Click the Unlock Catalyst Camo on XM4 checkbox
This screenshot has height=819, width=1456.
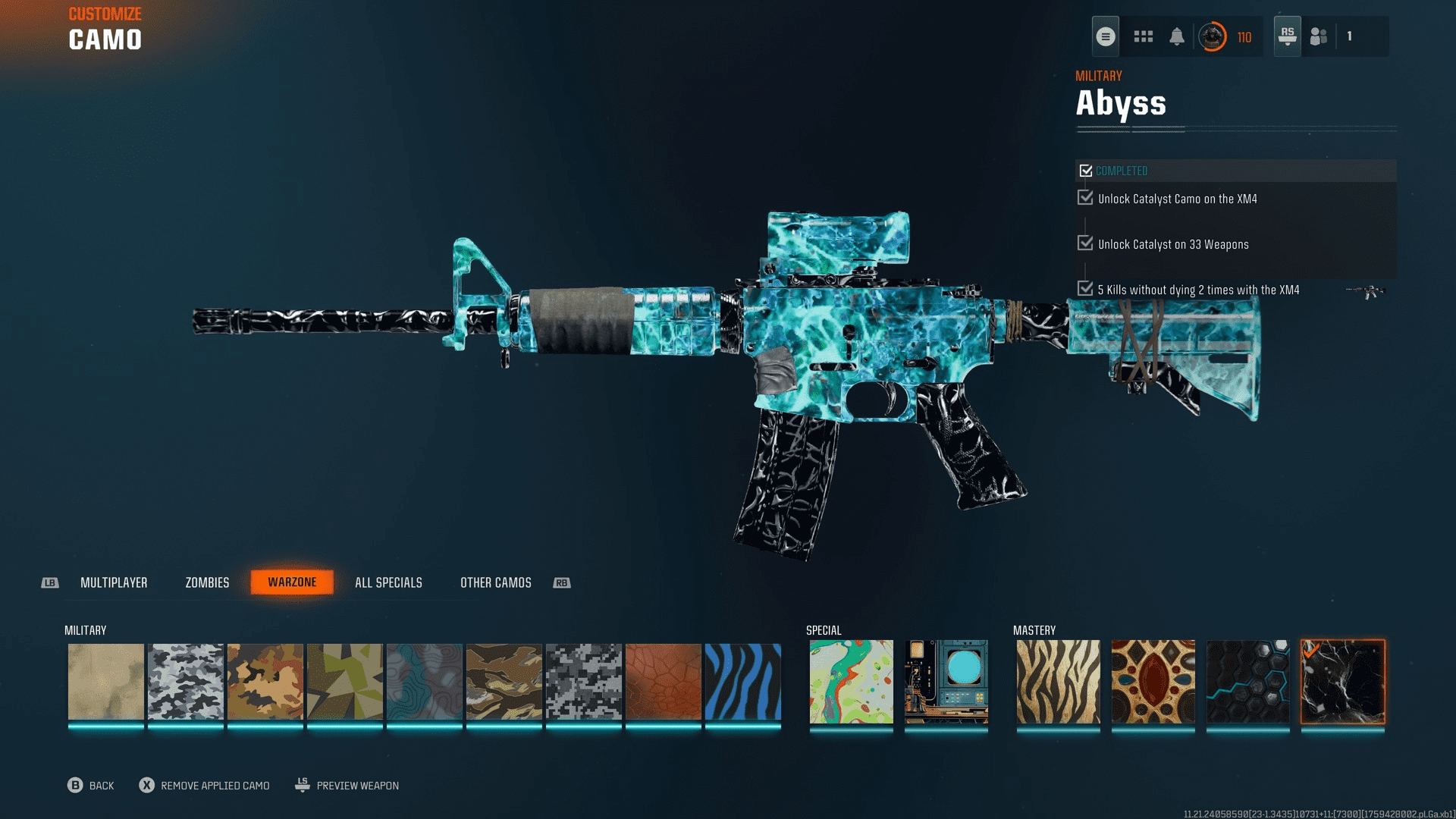pyautogui.click(x=1084, y=198)
